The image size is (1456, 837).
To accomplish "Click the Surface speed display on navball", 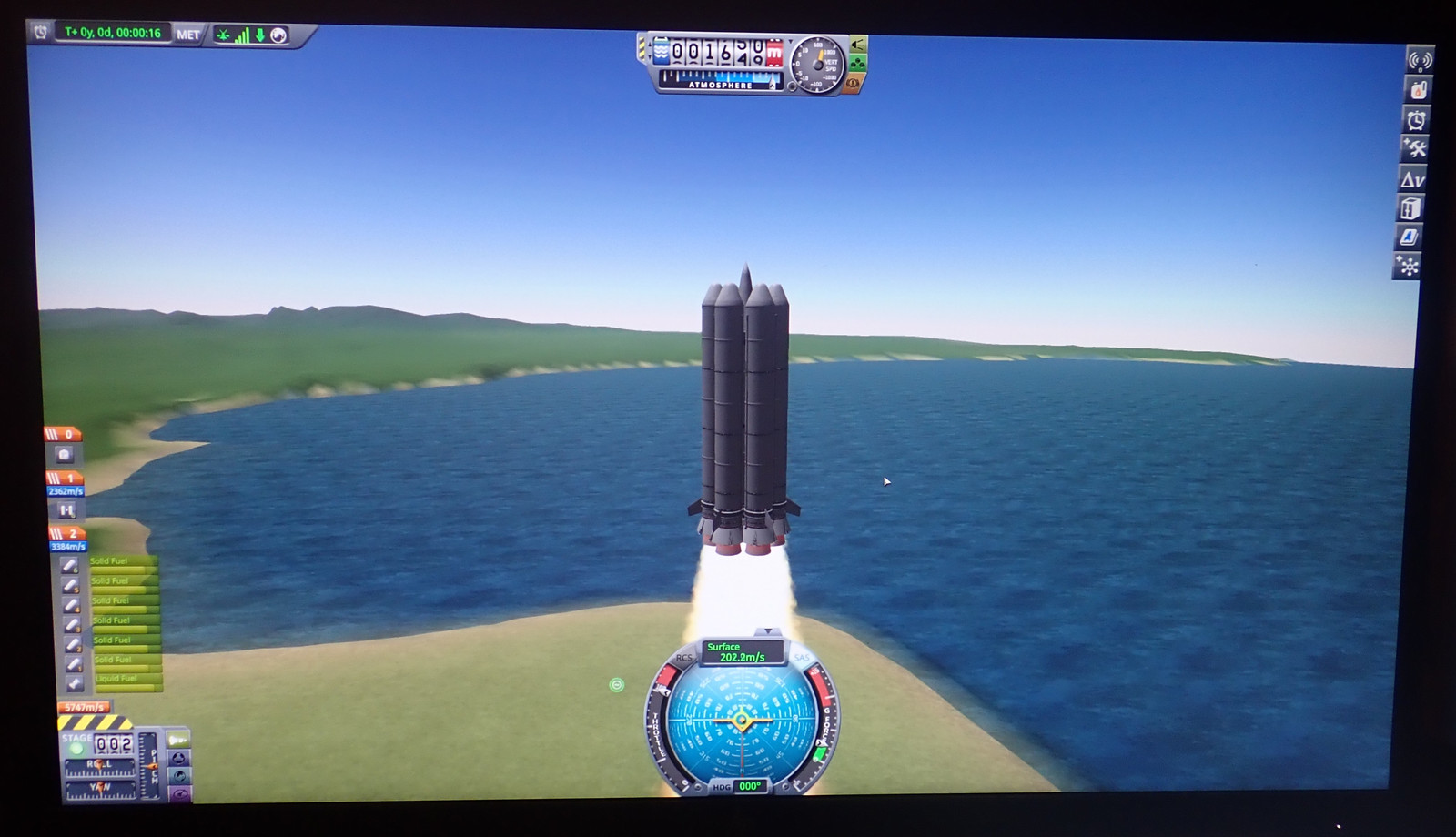I will click(x=741, y=651).
